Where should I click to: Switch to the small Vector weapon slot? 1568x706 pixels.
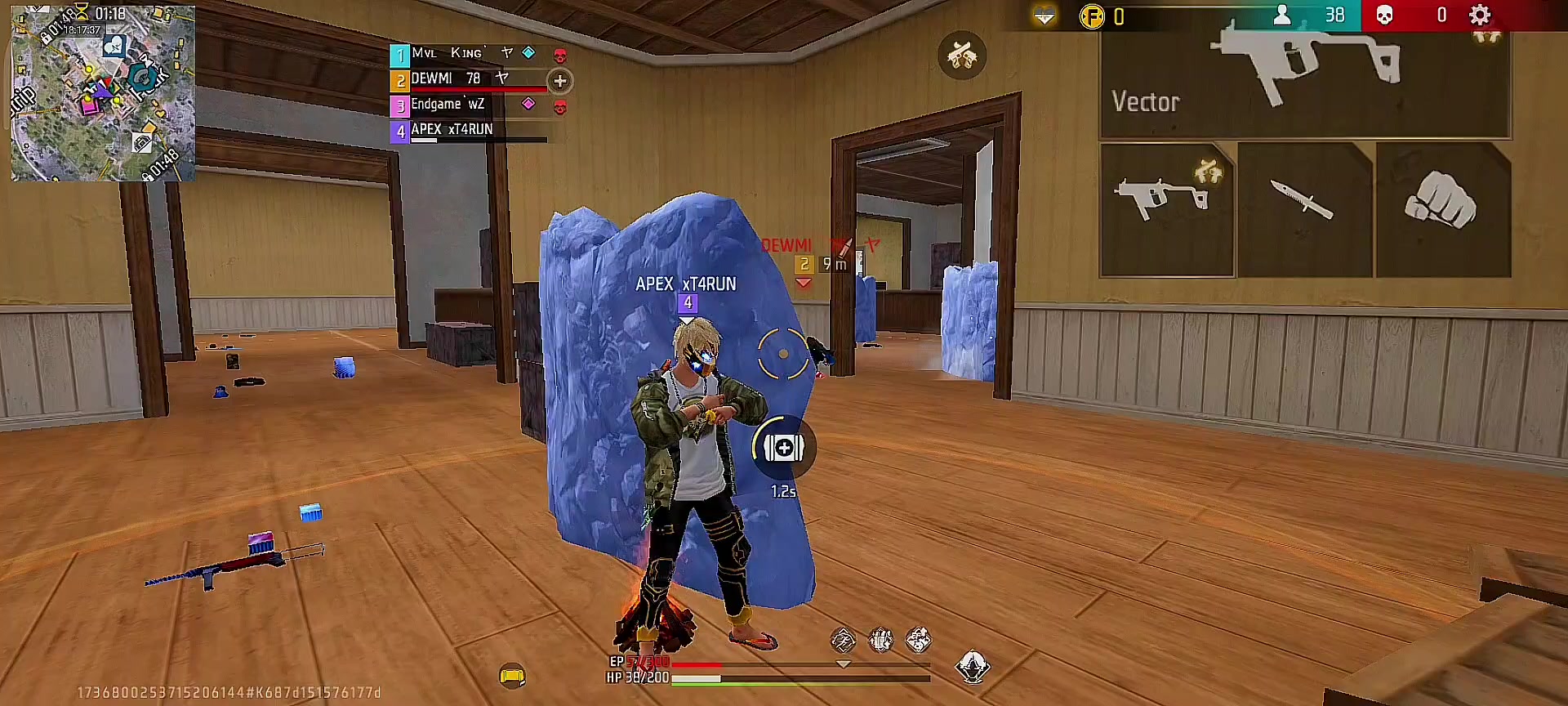[1166, 210]
